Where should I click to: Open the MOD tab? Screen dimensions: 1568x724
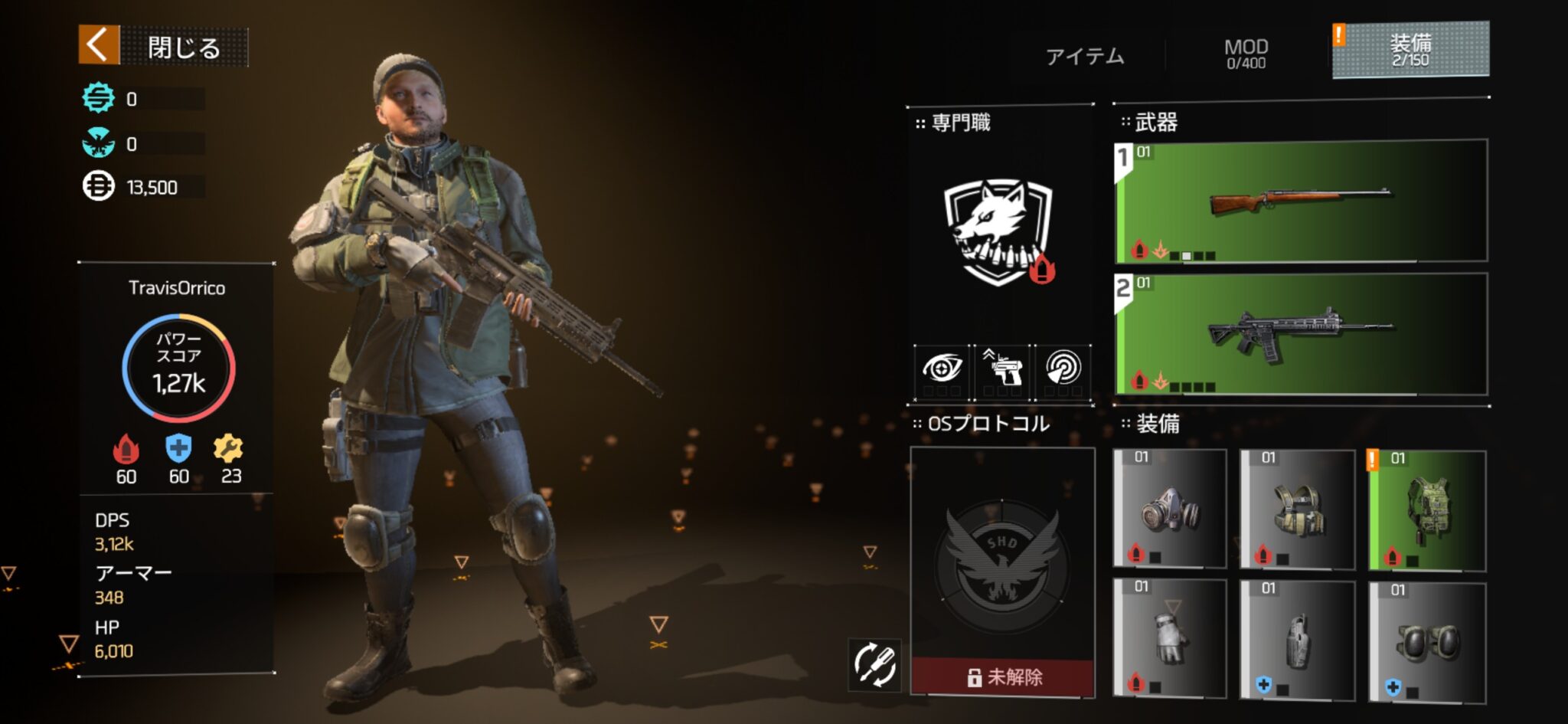(1246, 54)
